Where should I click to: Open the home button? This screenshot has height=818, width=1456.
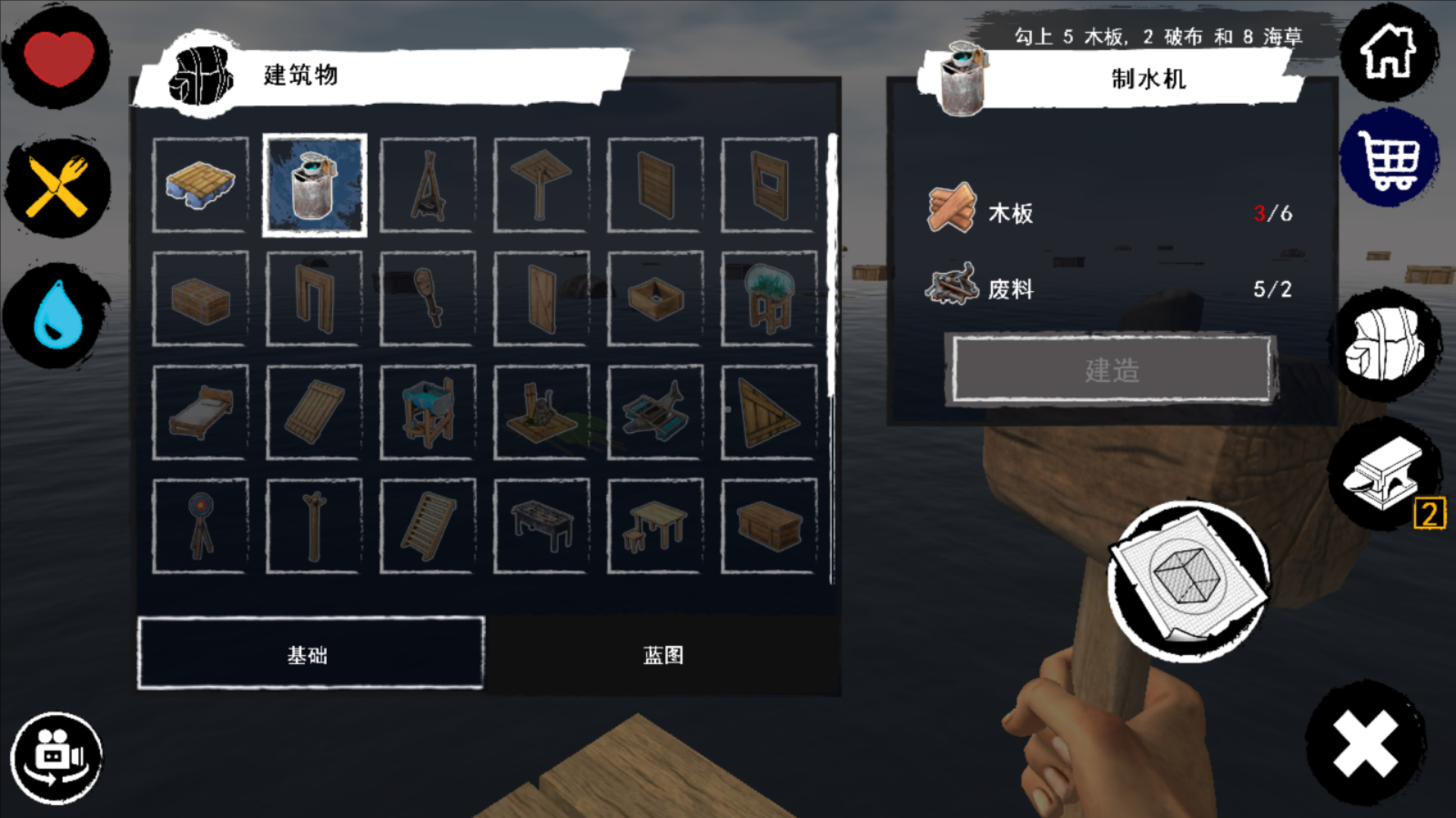coord(1388,52)
